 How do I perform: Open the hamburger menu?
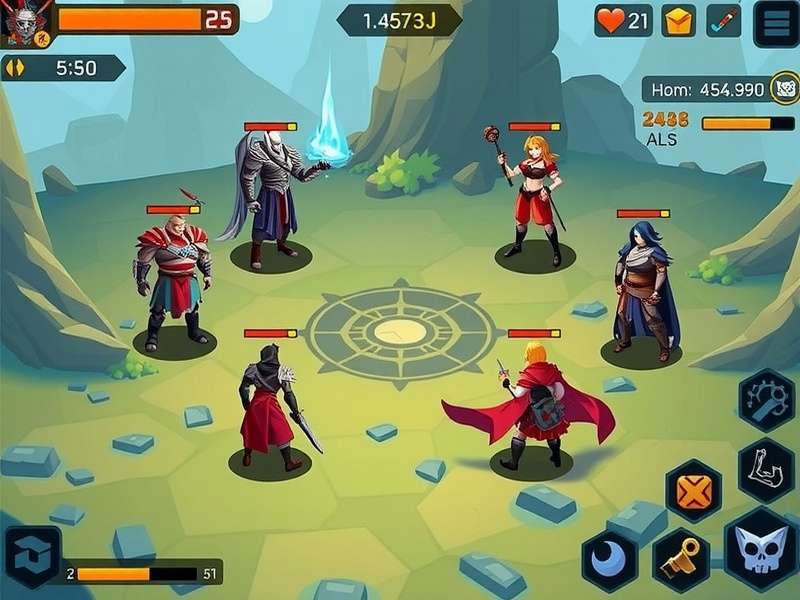click(x=775, y=22)
